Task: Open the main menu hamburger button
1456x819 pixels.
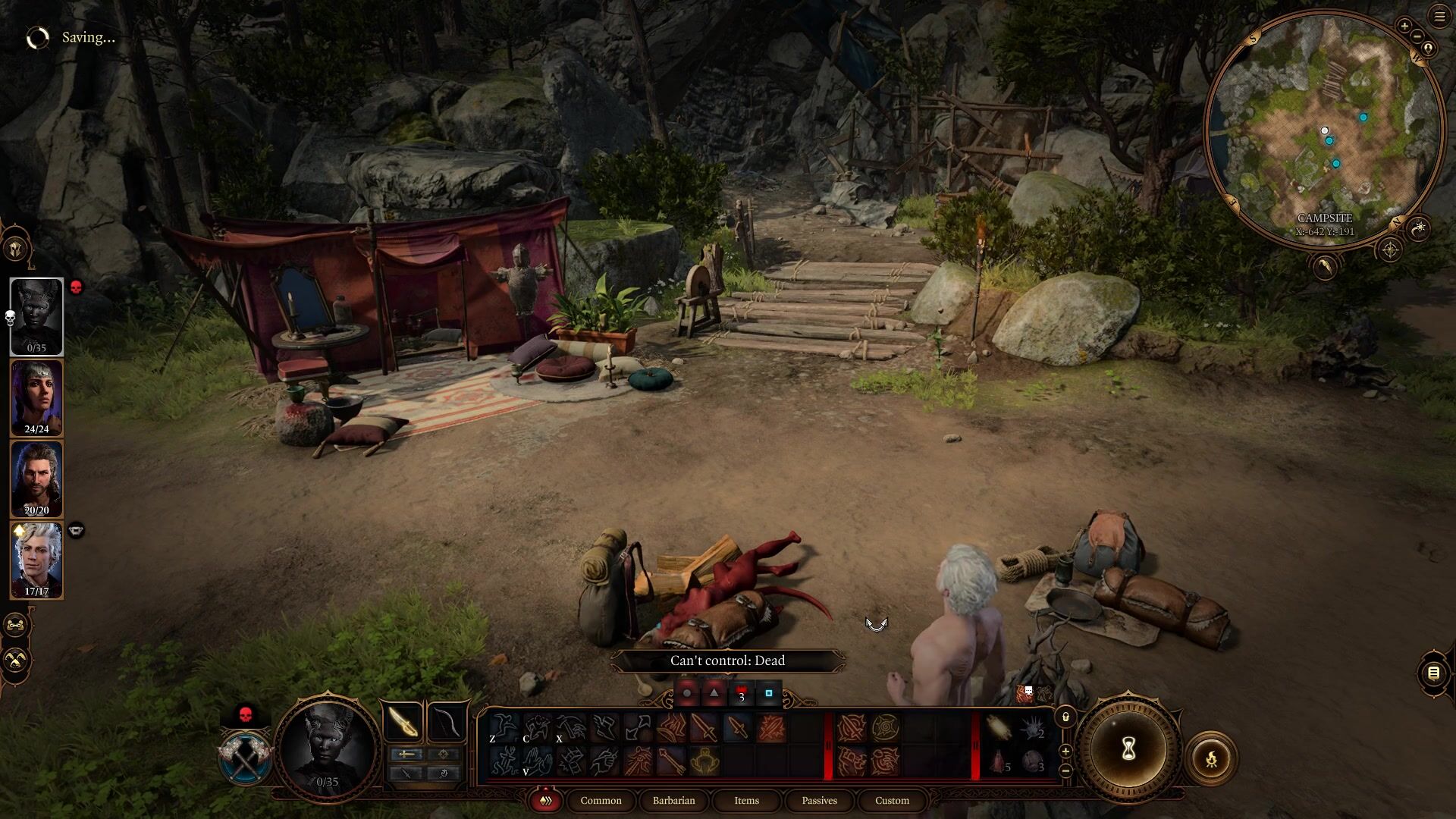Action: pos(1439,17)
